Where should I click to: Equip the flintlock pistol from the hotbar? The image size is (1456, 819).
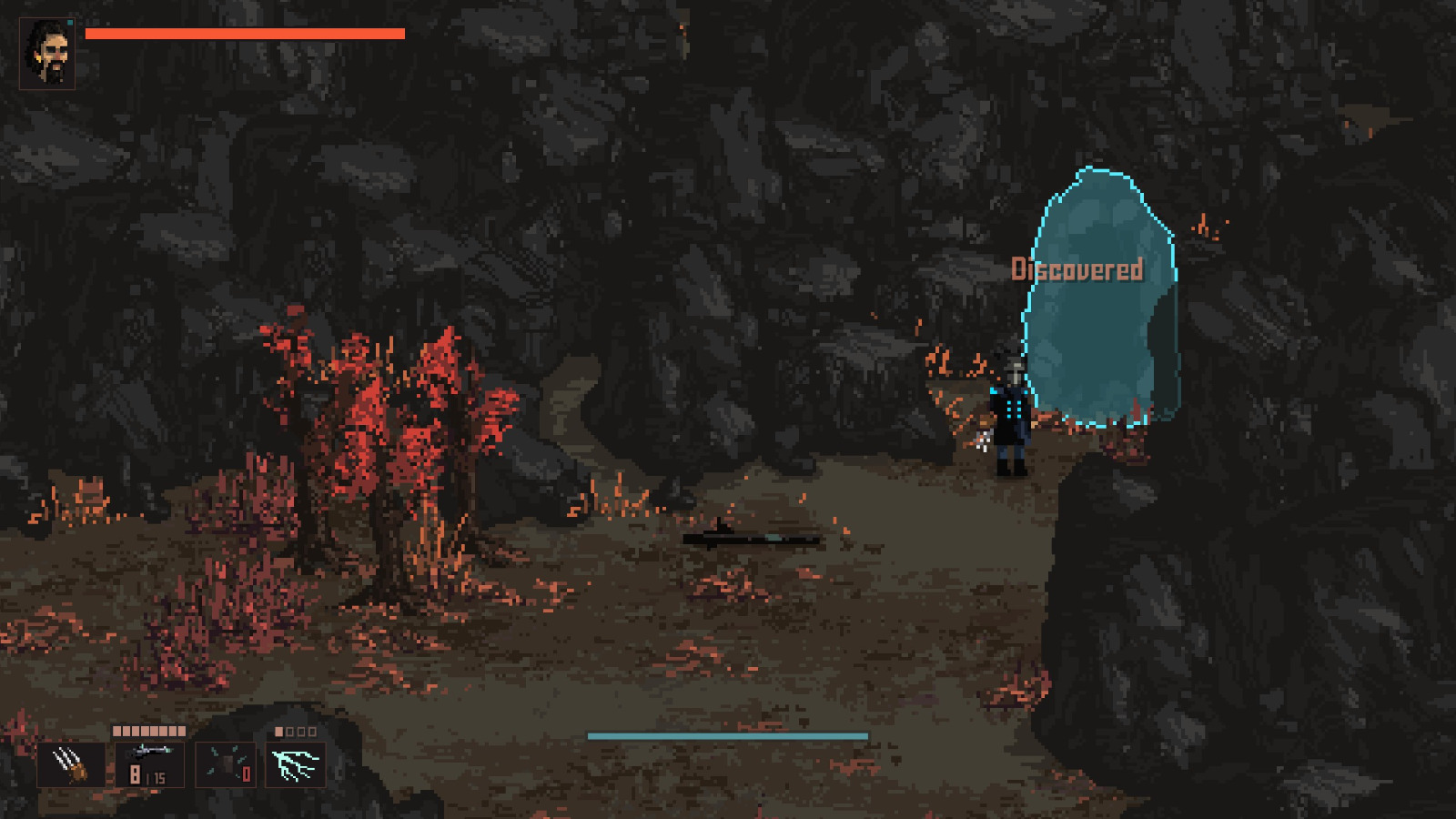[x=150, y=753]
